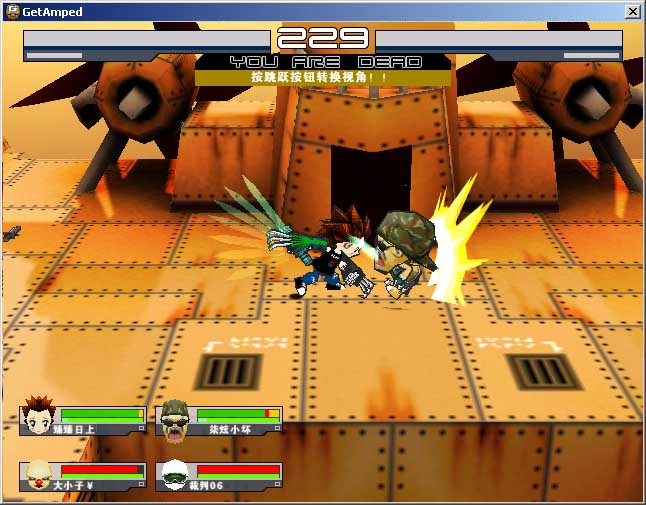Select the spiky brown-haired player portrait
This screenshot has height=505, width=646.
click(x=39, y=418)
